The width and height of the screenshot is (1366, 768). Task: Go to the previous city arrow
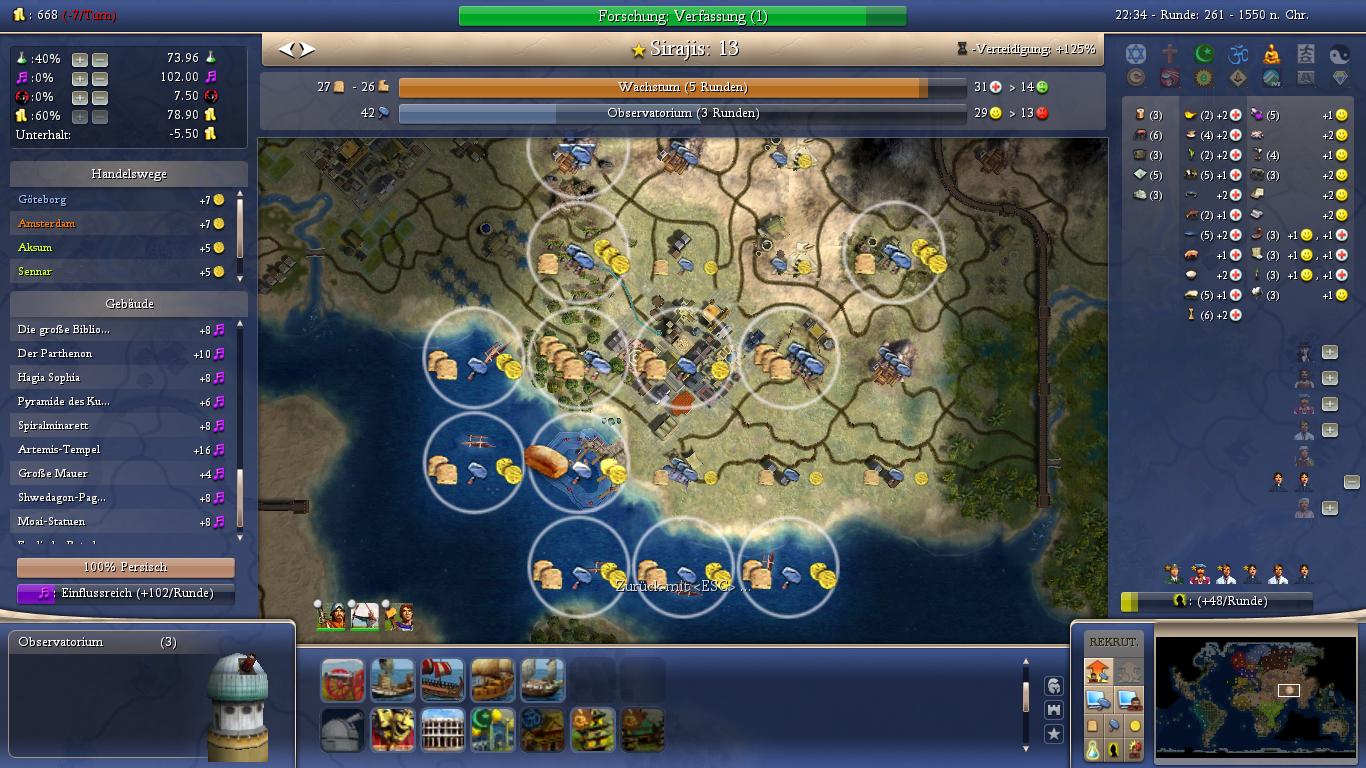point(287,49)
